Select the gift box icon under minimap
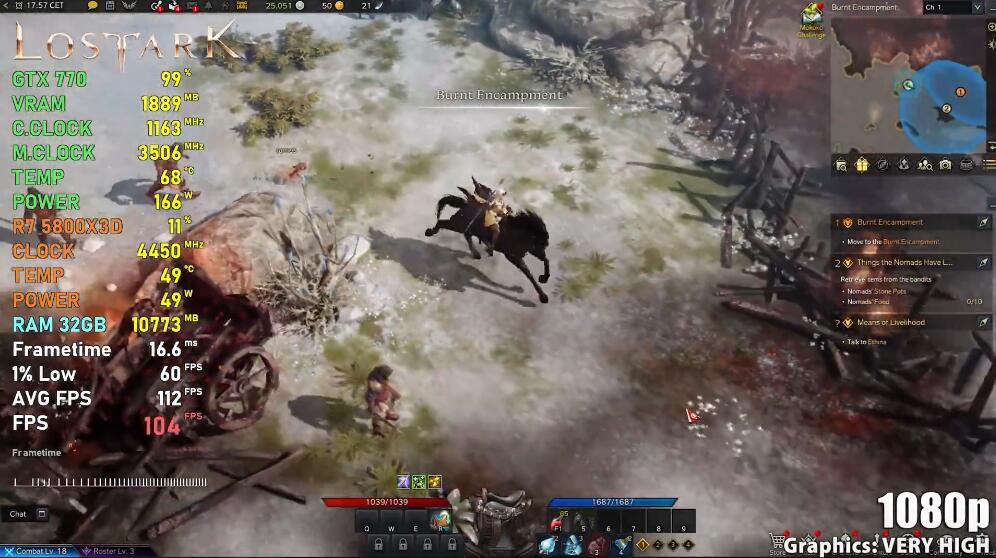The height and width of the screenshot is (558, 996). pyautogui.click(x=861, y=165)
